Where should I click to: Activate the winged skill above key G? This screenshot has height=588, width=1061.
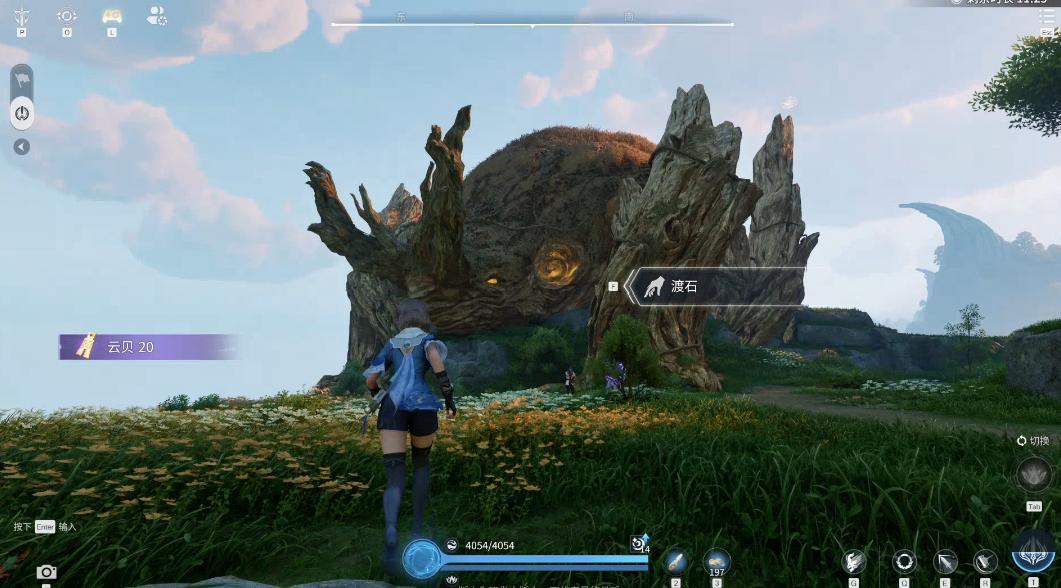point(853,562)
